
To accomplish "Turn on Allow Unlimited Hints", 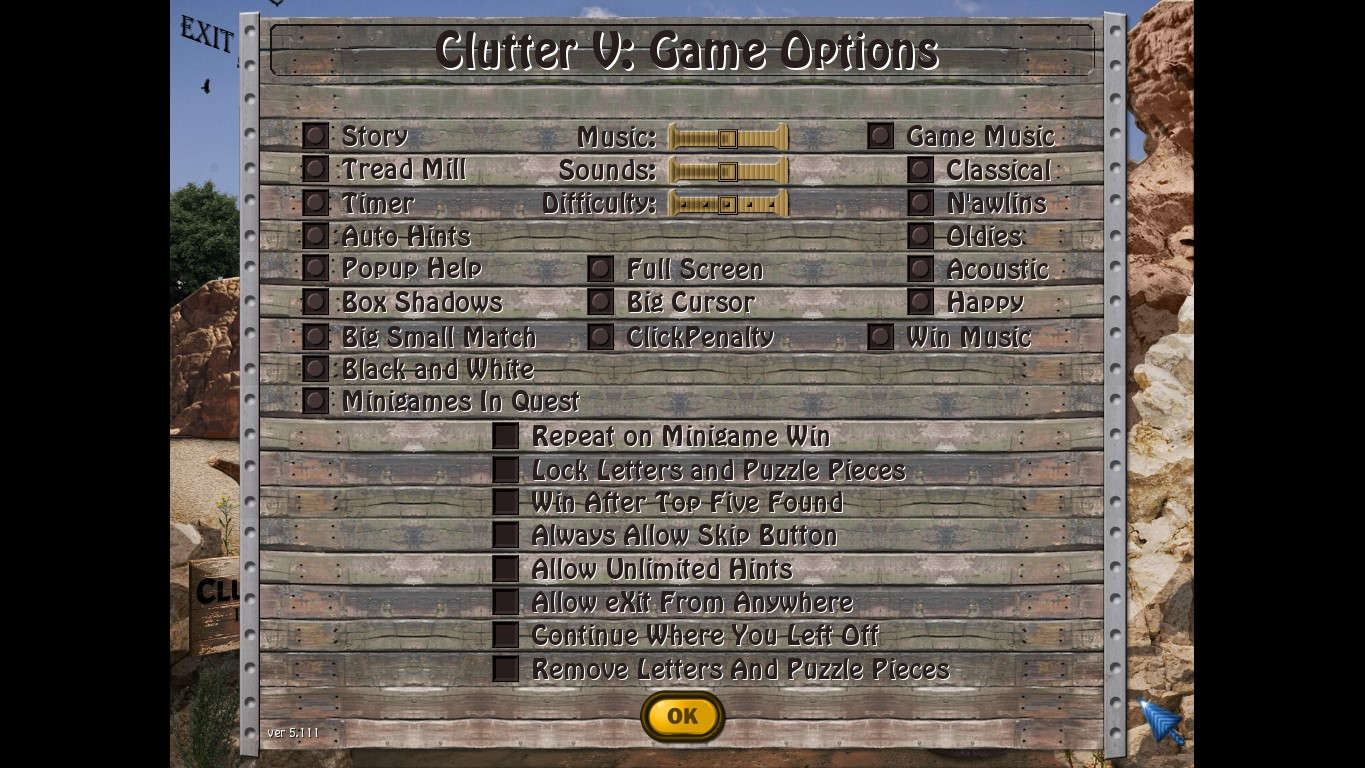I will 506,568.
